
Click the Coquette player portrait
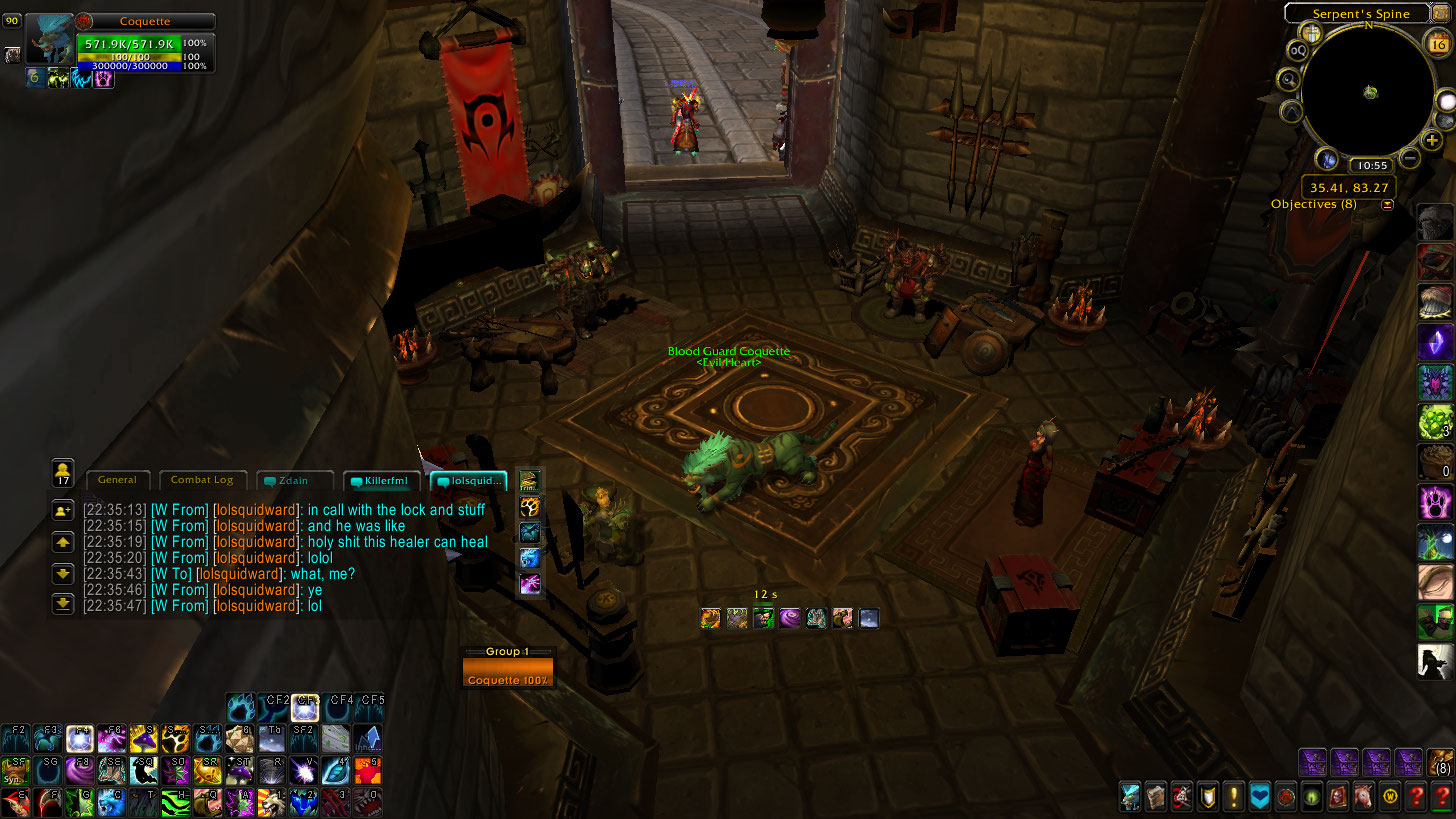coord(50,39)
